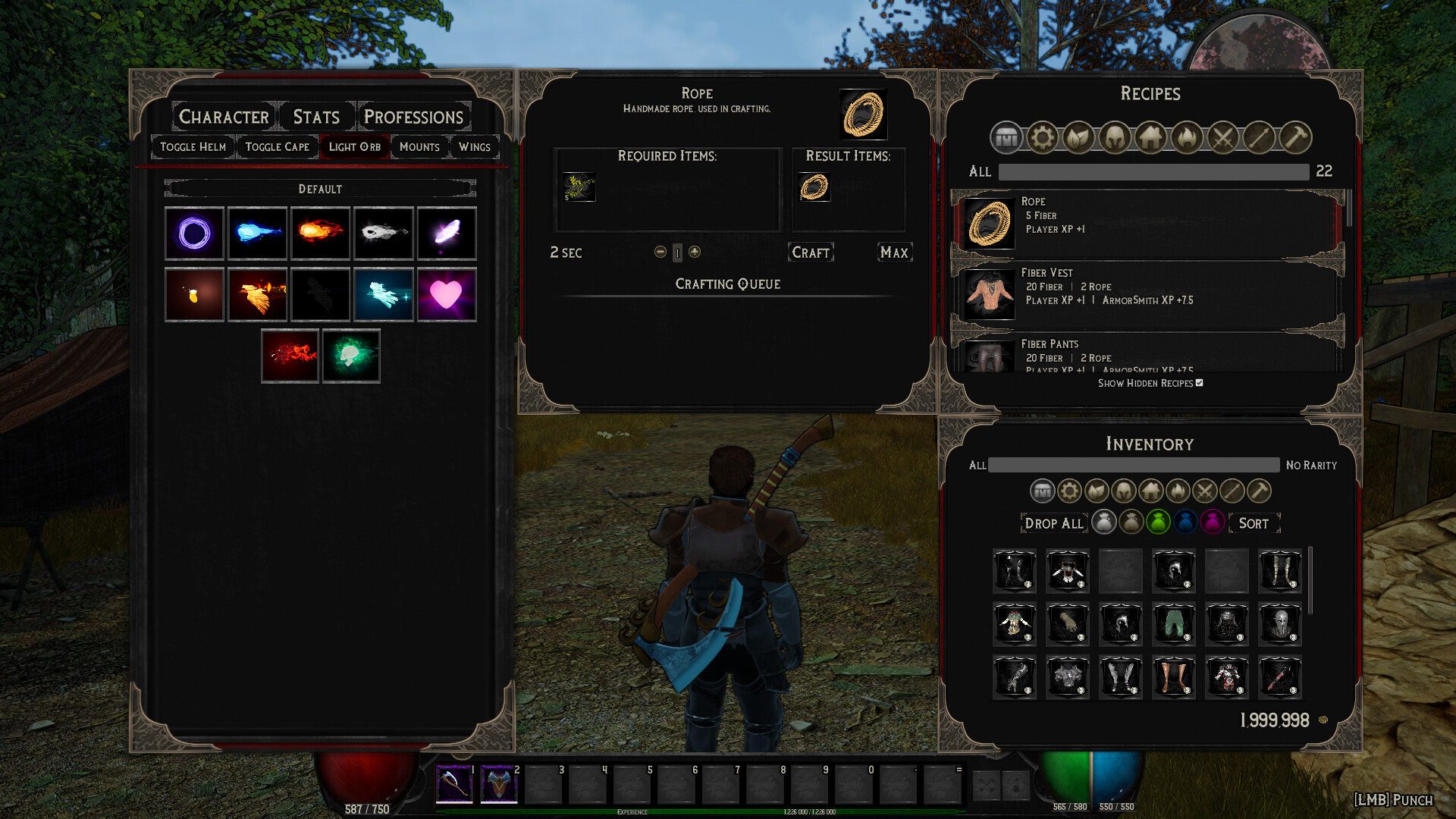Select the helmet filter in Recipes
Screen dimensions: 1456x819
(x=1115, y=138)
